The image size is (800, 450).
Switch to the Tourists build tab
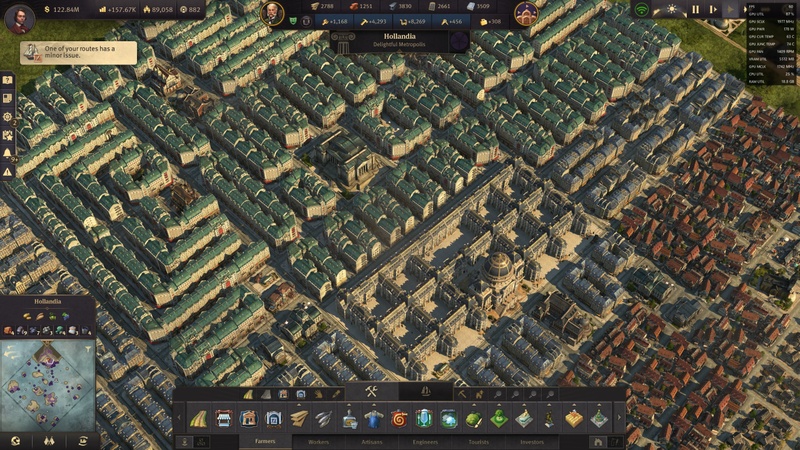479,440
